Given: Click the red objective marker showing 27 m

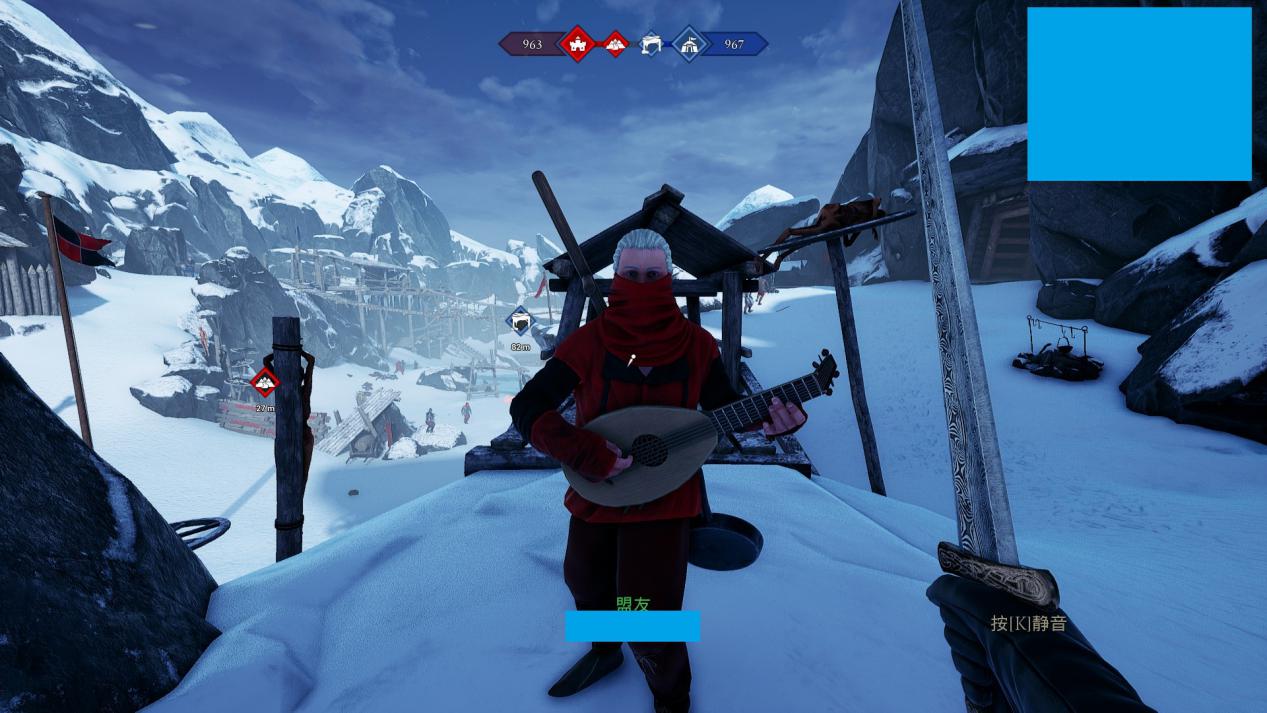Looking at the screenshot, I should (265, 381).
